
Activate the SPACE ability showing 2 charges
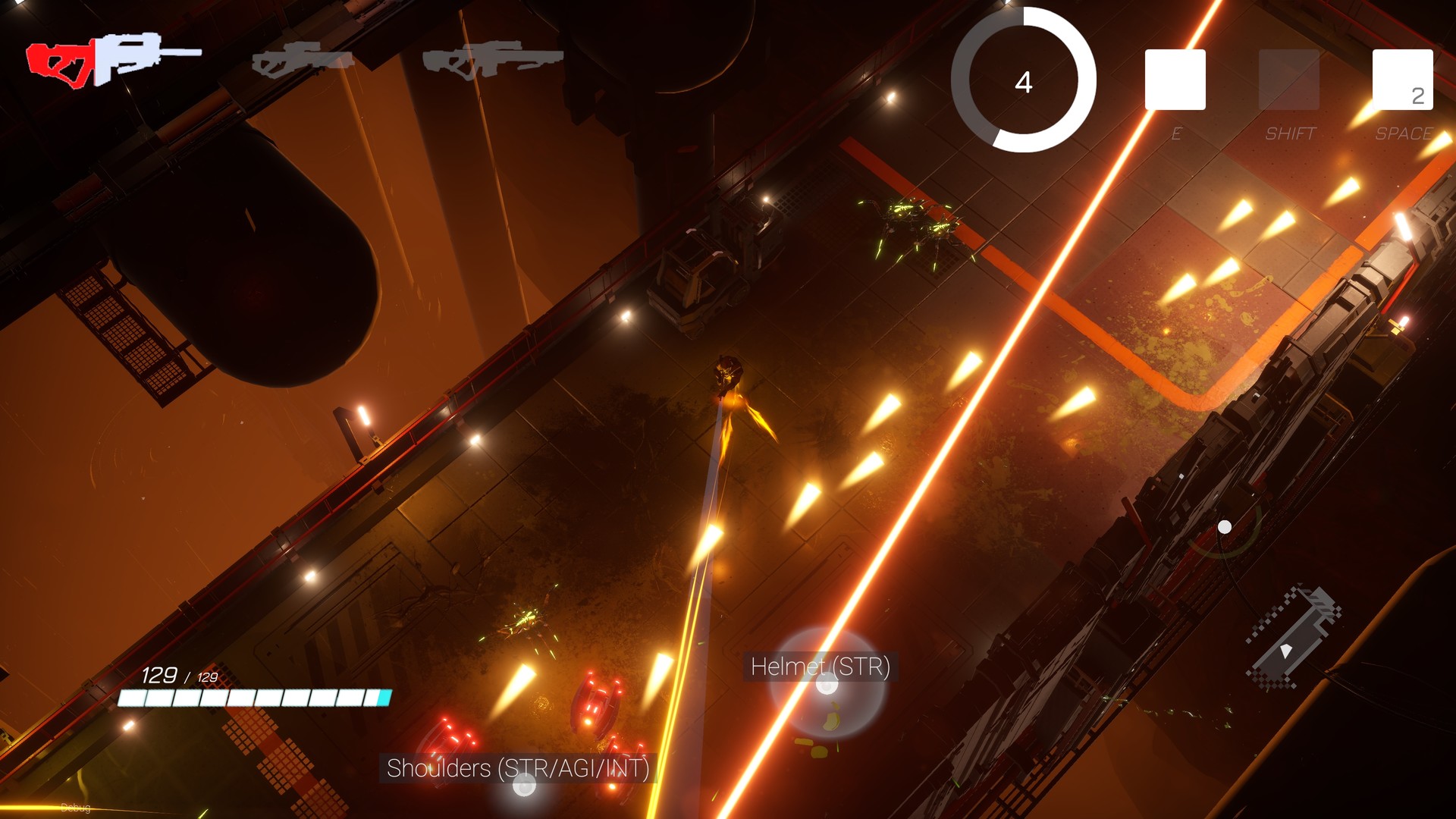coord(1404,81)
